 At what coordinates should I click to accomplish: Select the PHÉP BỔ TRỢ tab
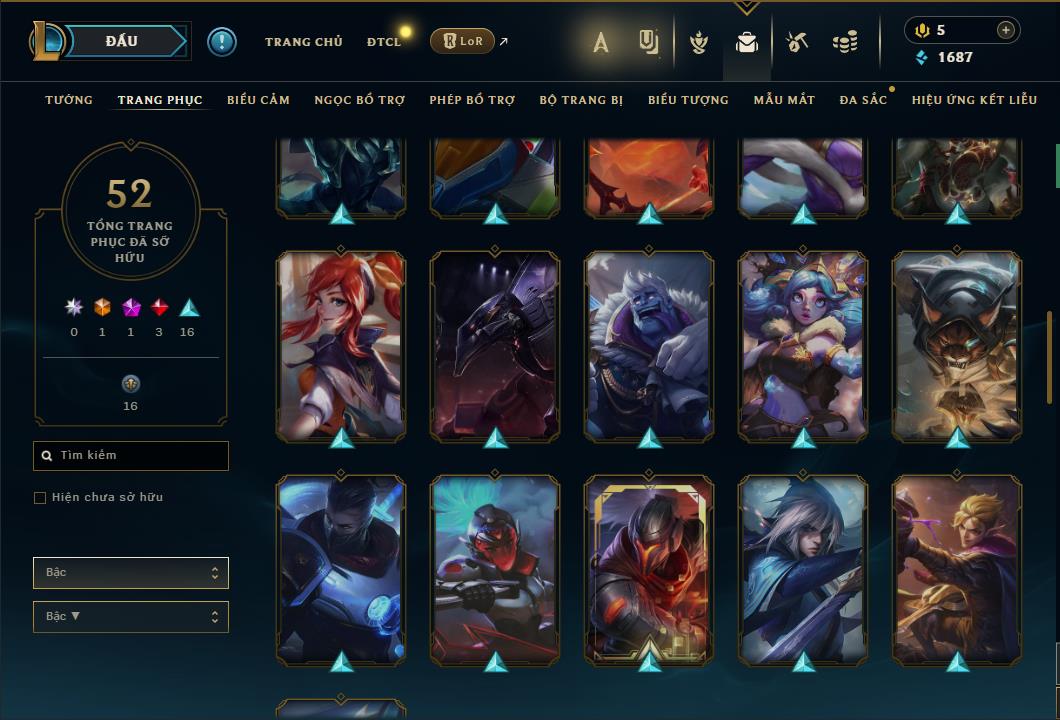pyautogui.click(x=472, y=100)
